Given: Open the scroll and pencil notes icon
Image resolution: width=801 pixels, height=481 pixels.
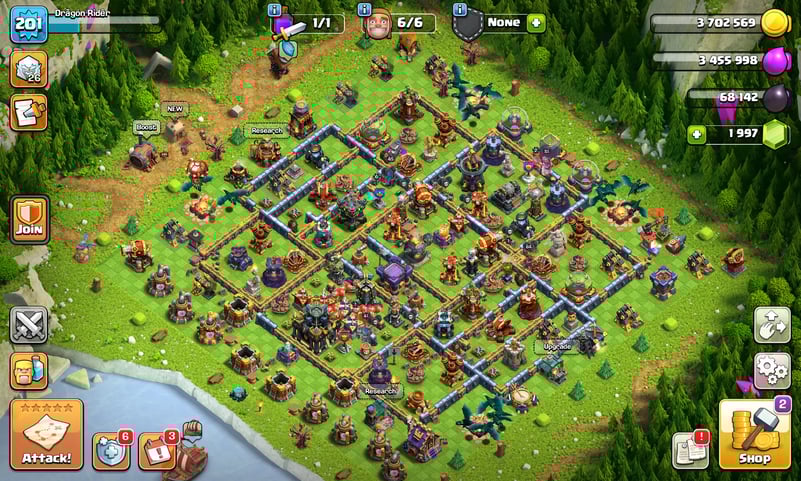Looking at the screenshot, I should tap(28, 112).
